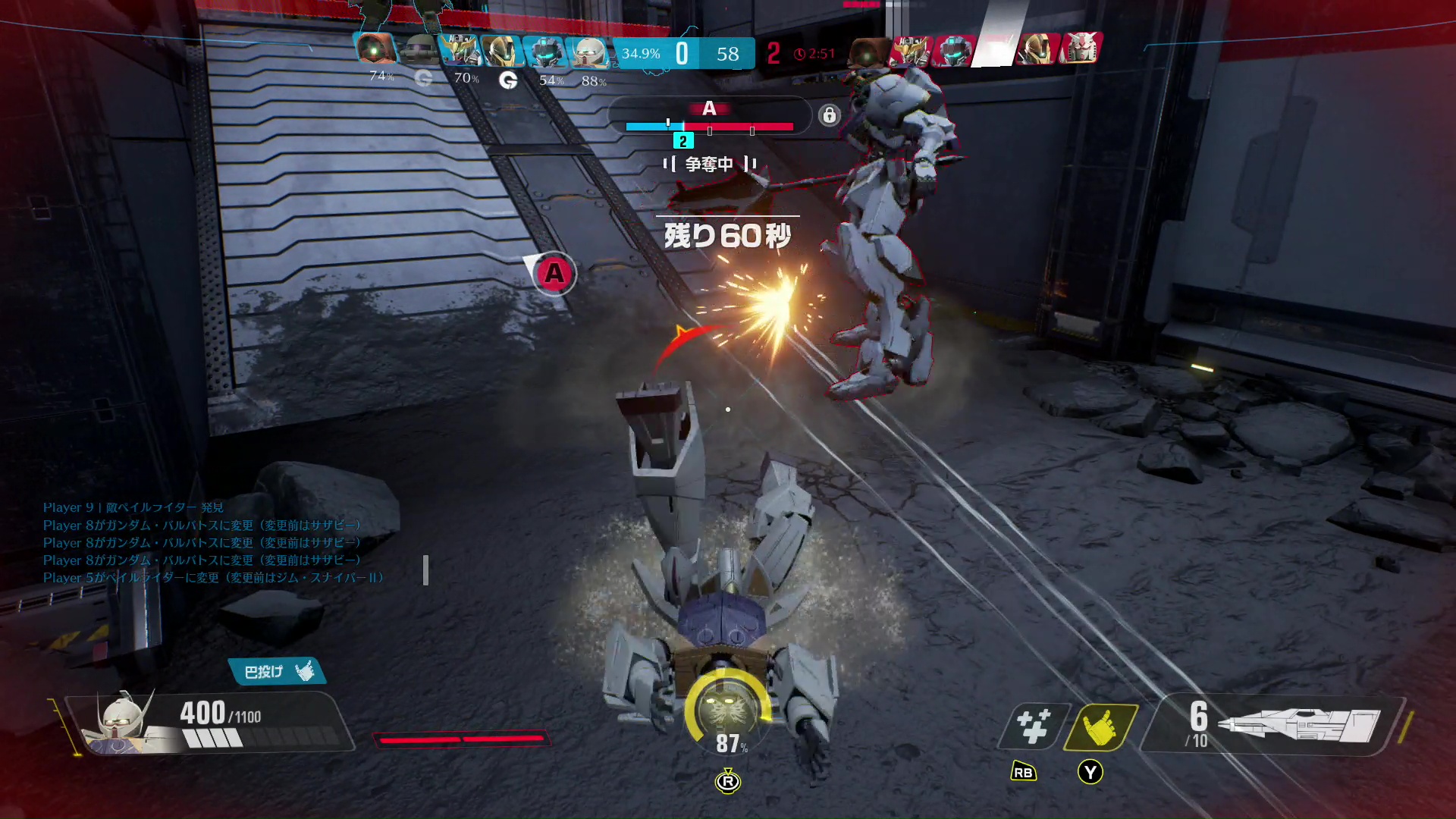Select the ally portrait showing 88%
Viewport: 1456px width, 819px height.
589,52
